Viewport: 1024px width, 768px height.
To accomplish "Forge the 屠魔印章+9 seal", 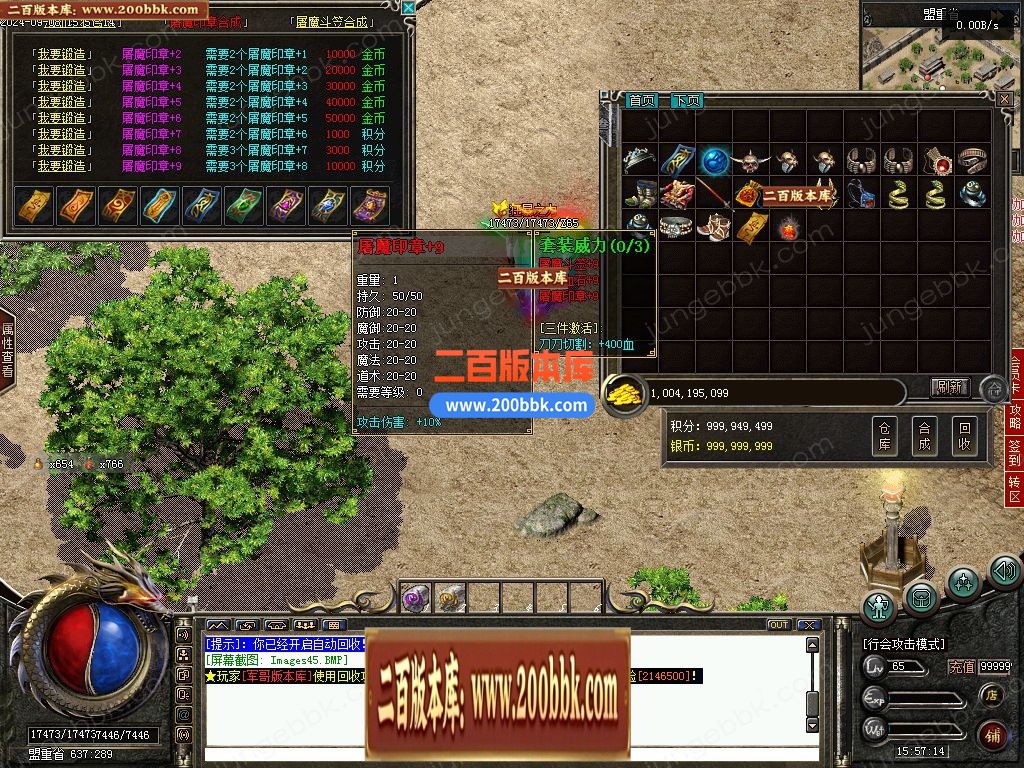I will [x=61, y=166].
